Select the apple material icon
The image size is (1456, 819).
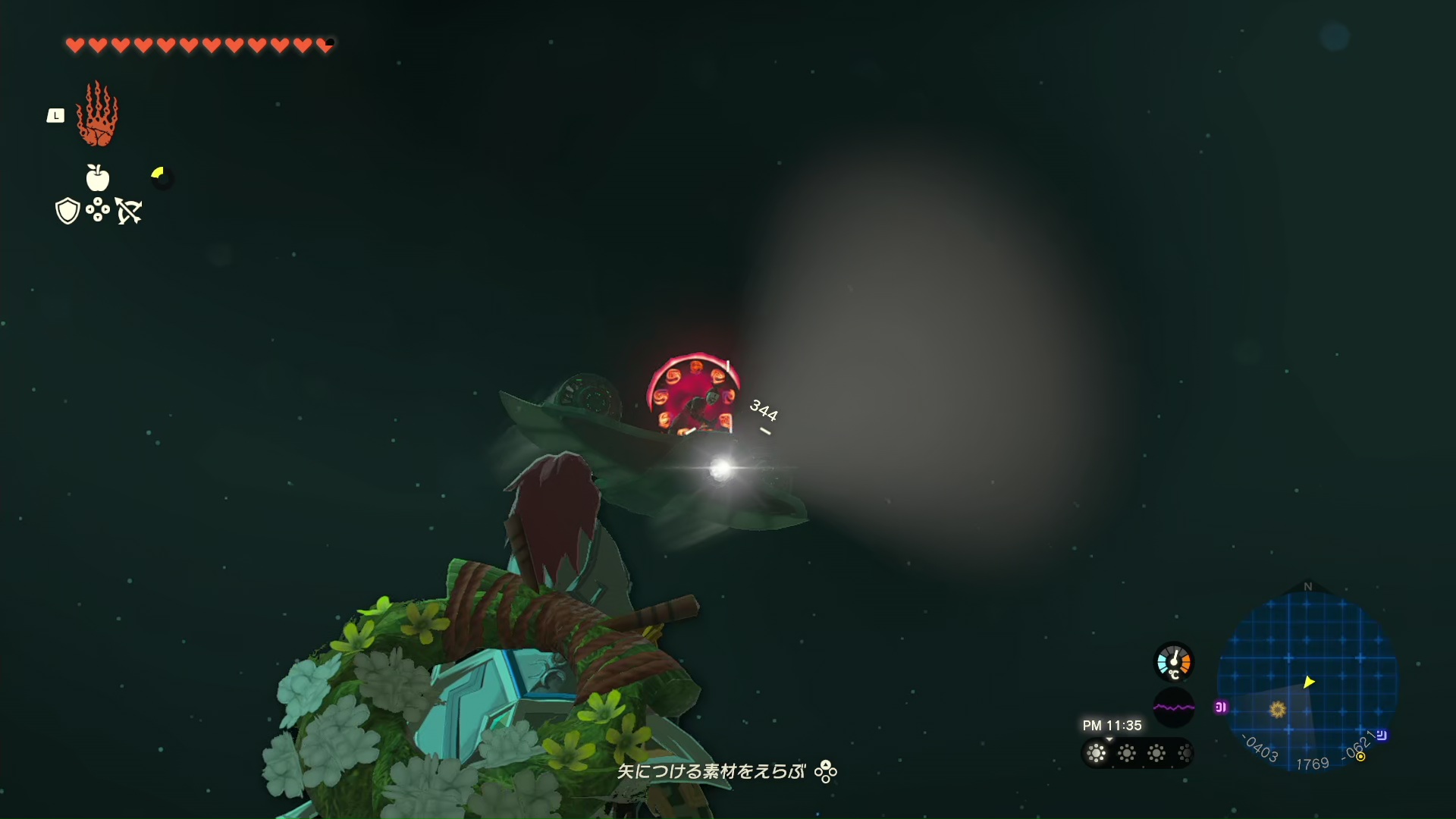(98, 178)
